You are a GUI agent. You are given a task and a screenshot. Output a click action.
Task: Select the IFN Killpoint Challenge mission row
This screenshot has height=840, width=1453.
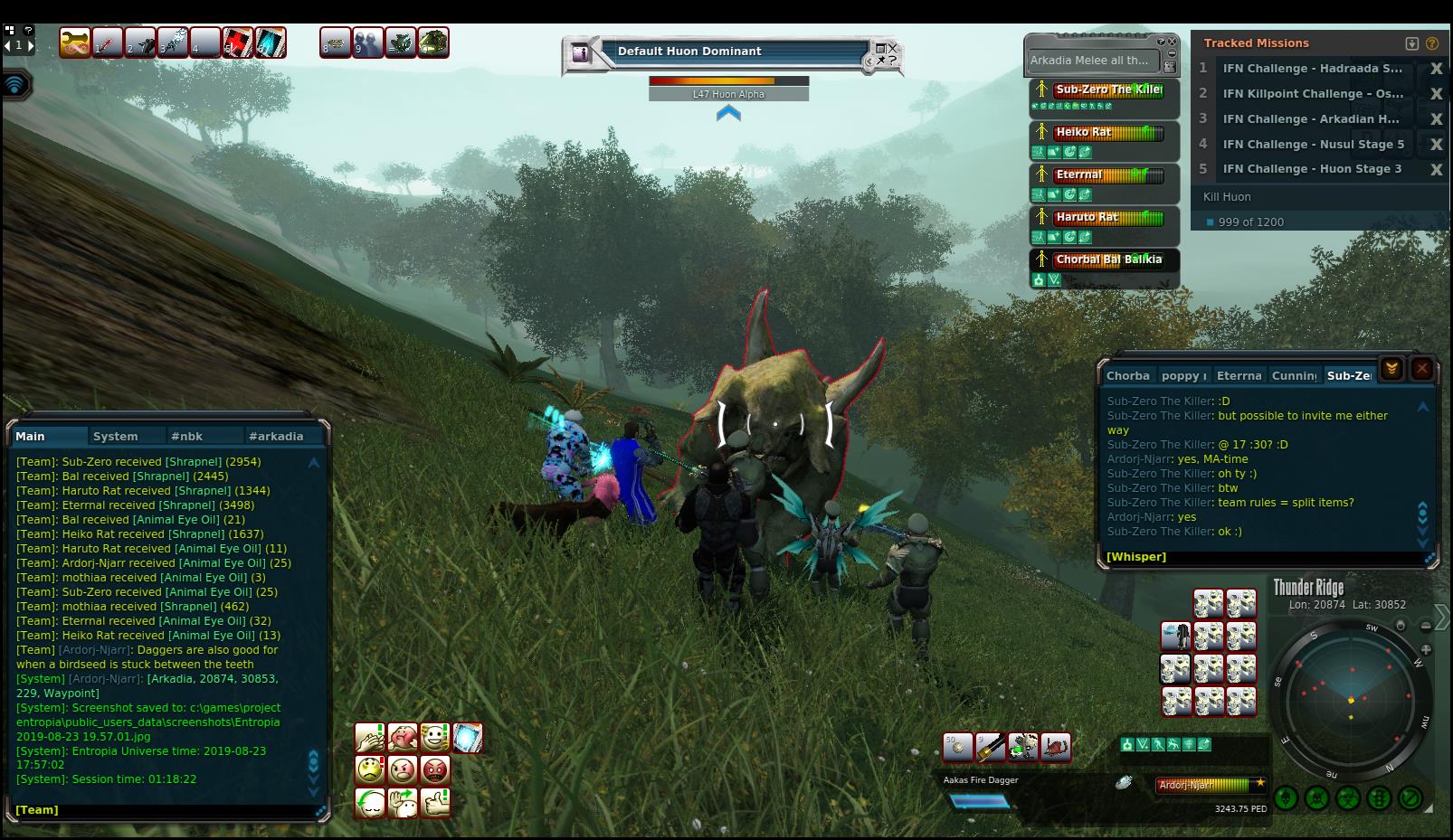[x=1312, y=93]
